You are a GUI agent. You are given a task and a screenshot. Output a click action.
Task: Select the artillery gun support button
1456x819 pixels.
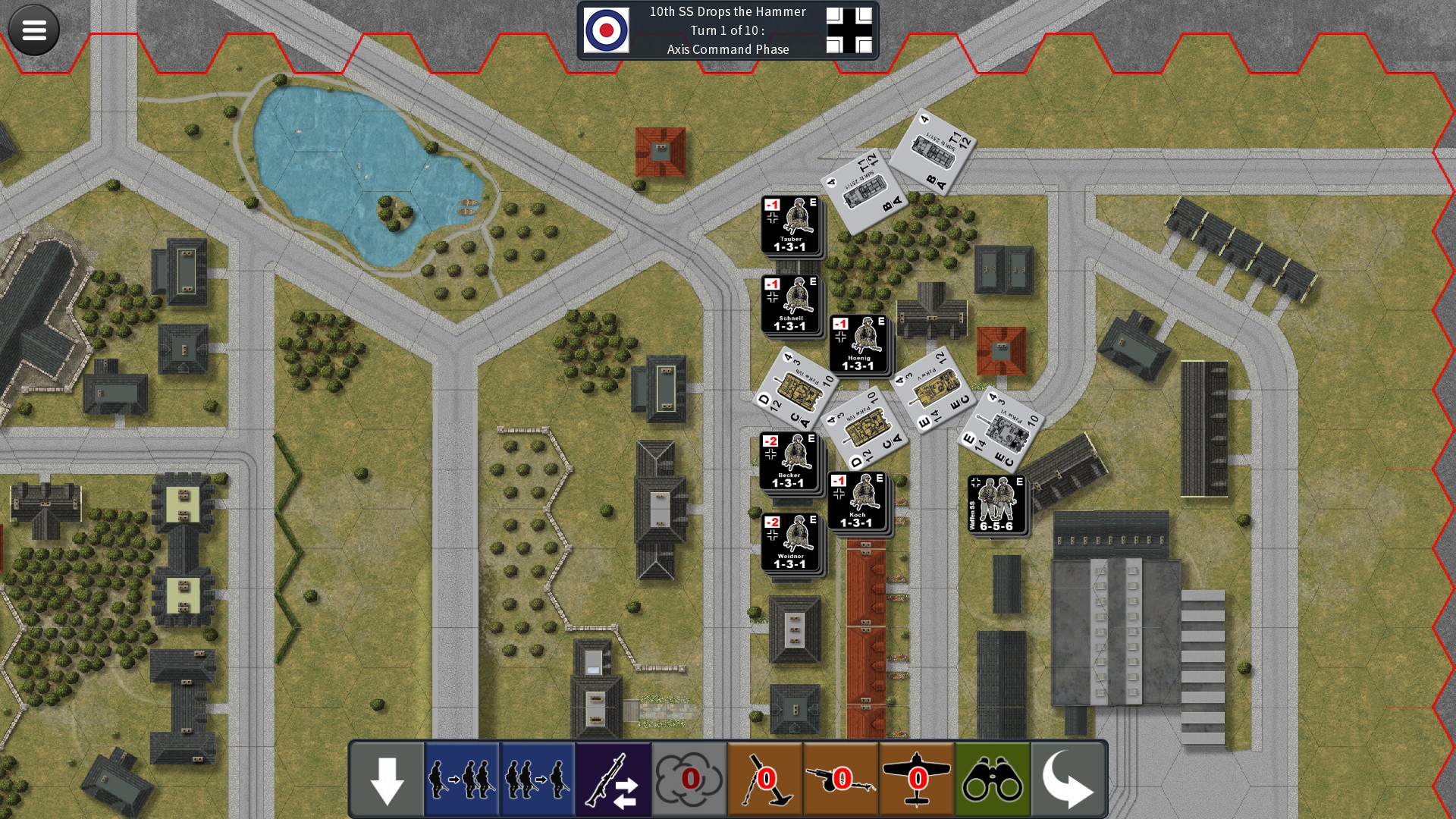click(x=841, y=780)
